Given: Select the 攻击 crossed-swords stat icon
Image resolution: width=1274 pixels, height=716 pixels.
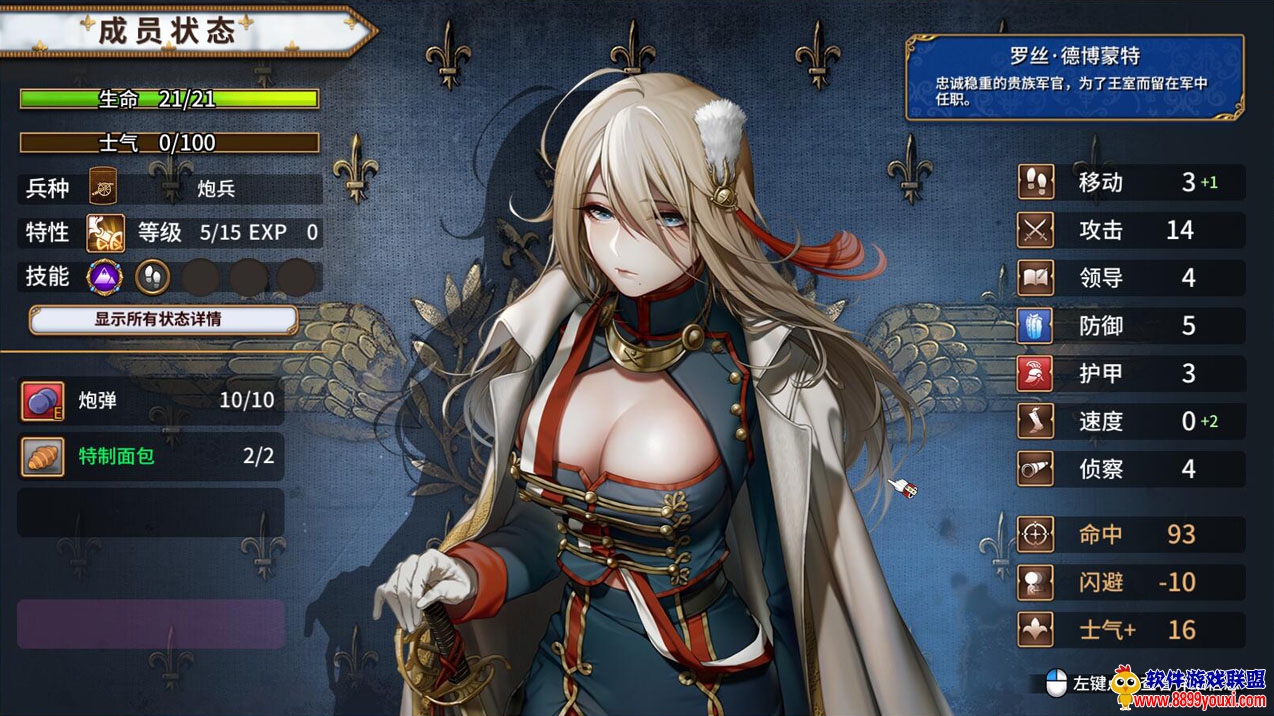Looking at the screenshot, I should pos(1036,231).
